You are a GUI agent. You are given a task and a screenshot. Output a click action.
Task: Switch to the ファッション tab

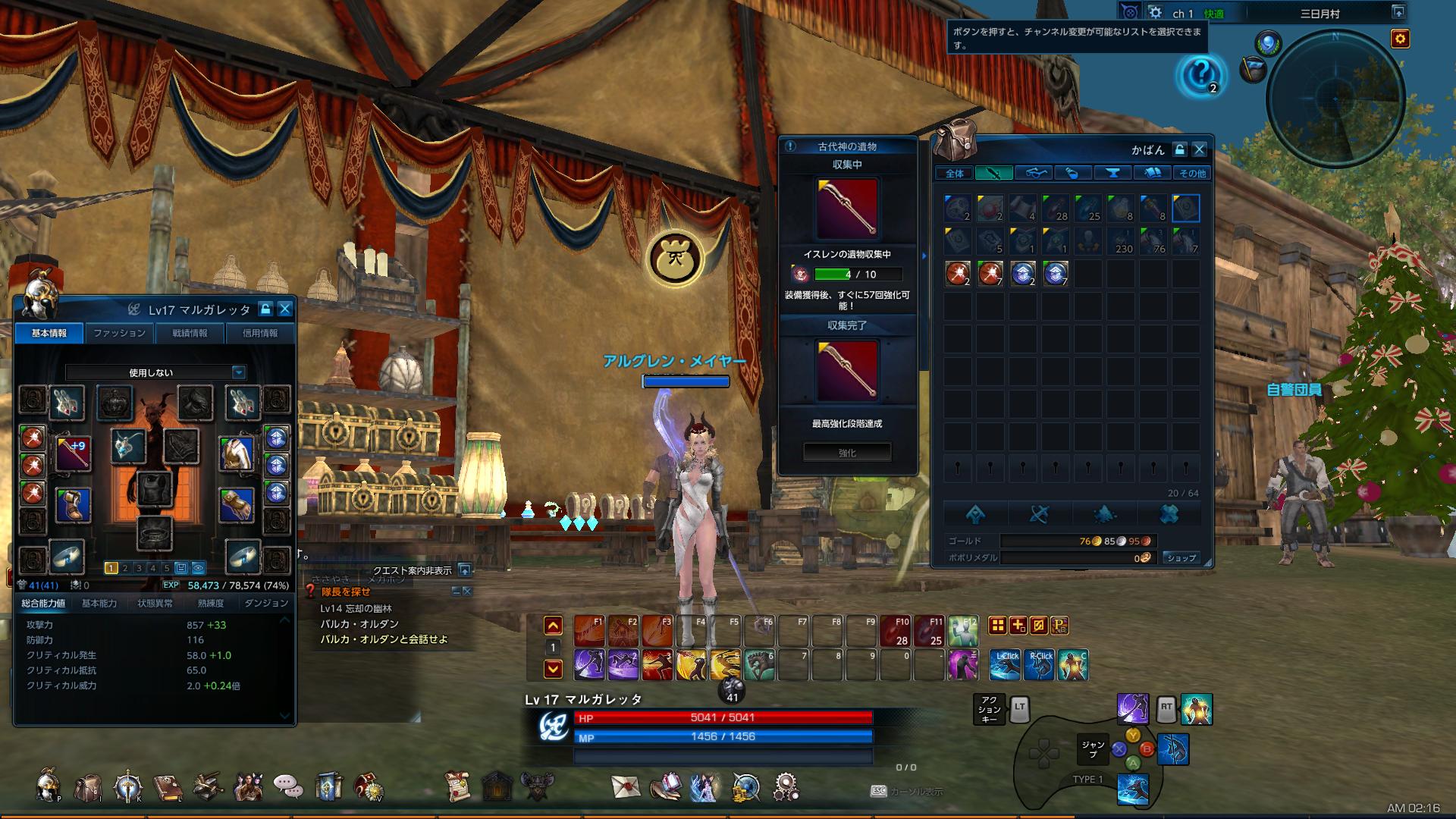(x=119, y=332)
